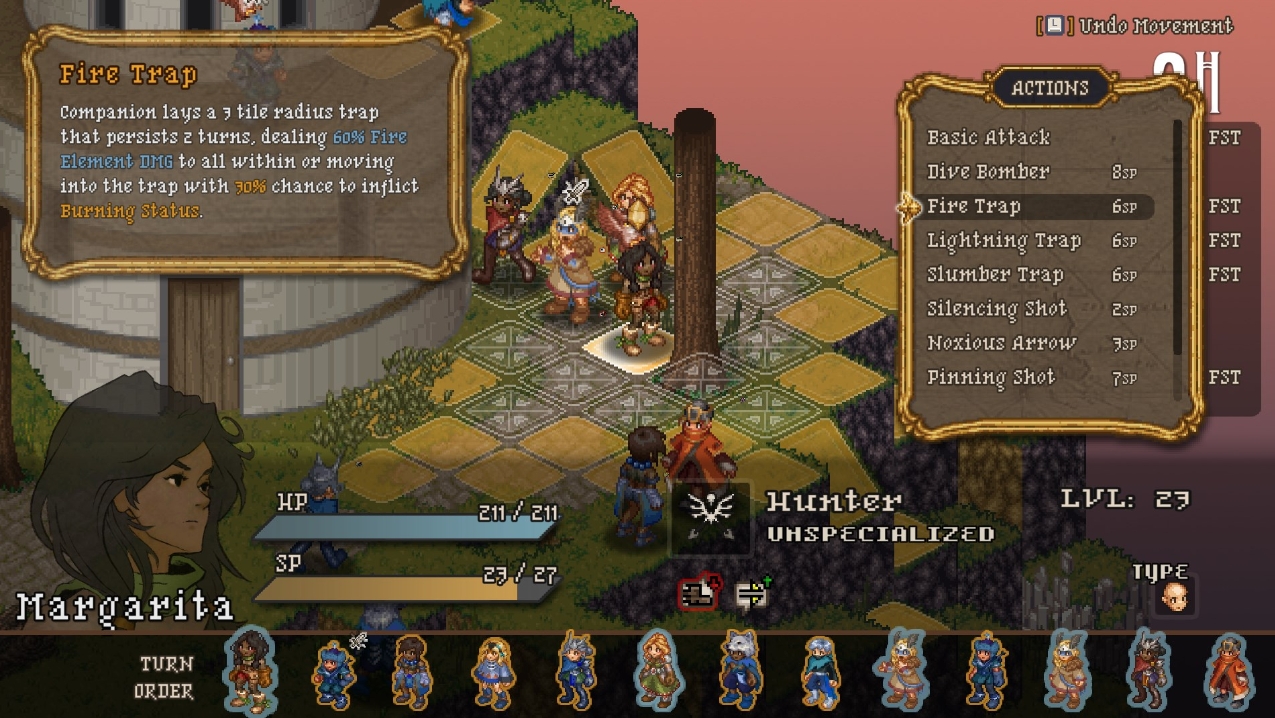
Task: Click the Hunter class emblem icon
Action: tap(711, 517)
